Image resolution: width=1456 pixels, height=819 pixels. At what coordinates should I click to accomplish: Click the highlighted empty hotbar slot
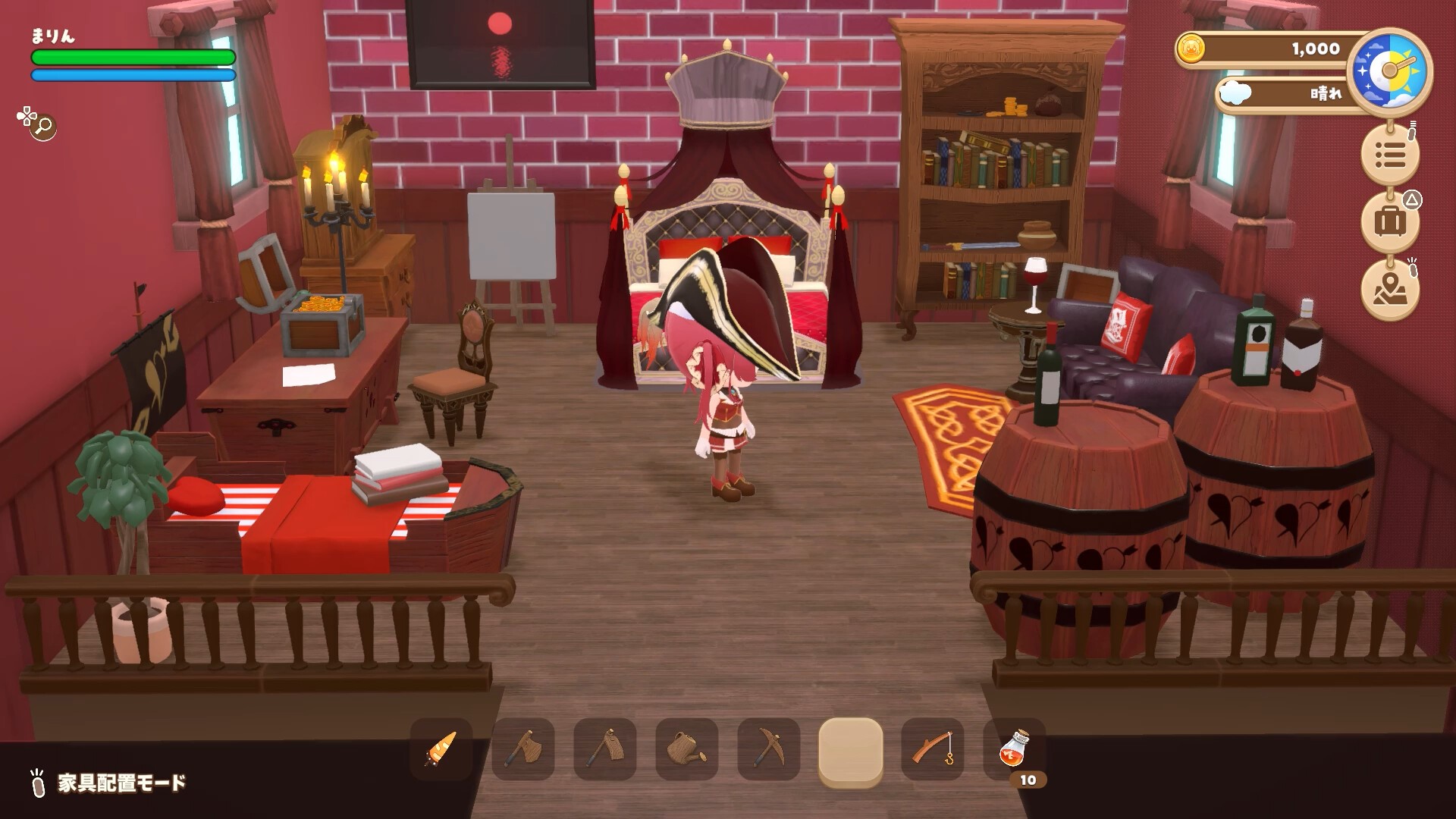[x=851, y=749]
